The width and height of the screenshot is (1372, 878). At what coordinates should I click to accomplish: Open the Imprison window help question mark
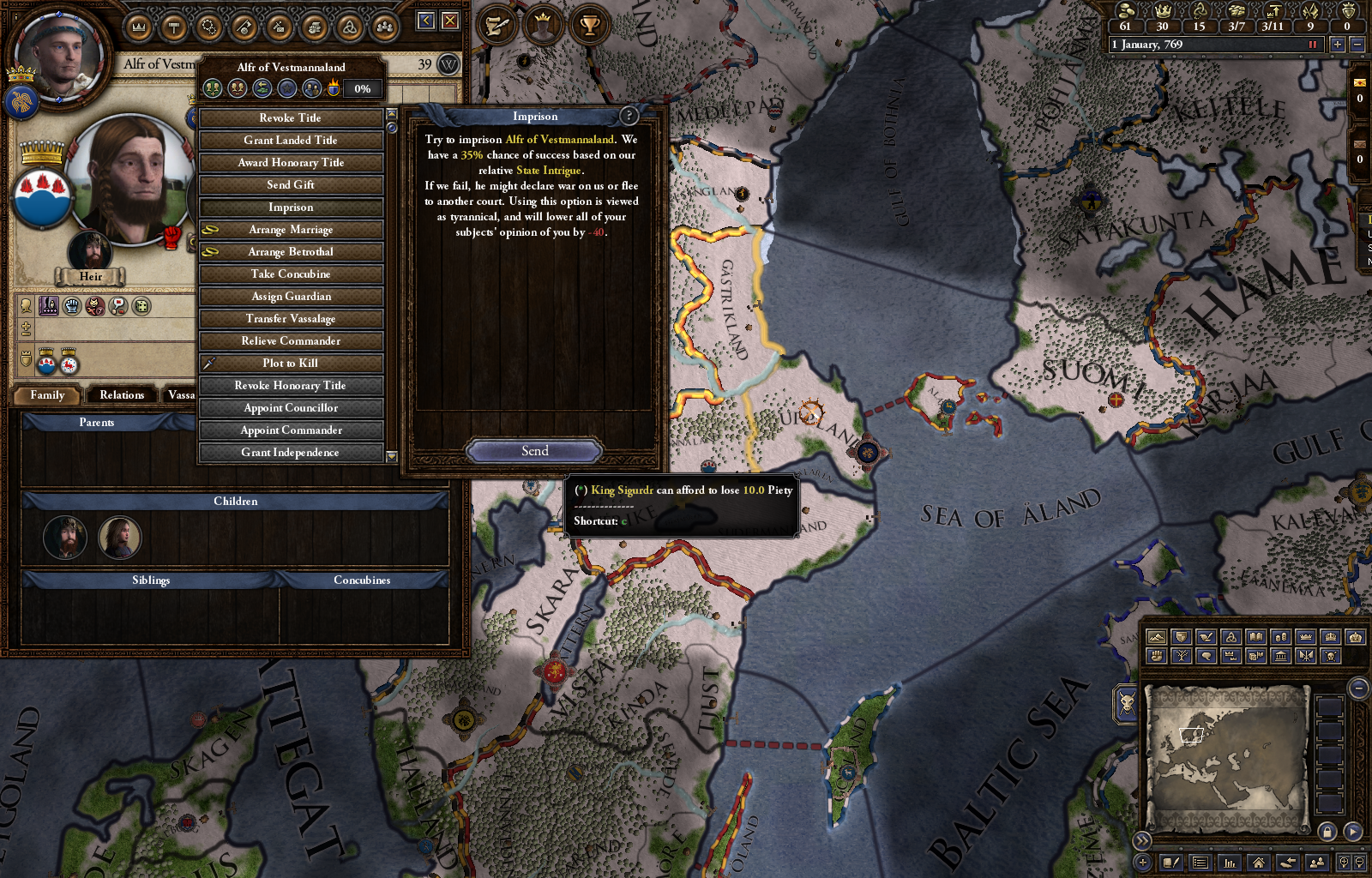point(629,116)
